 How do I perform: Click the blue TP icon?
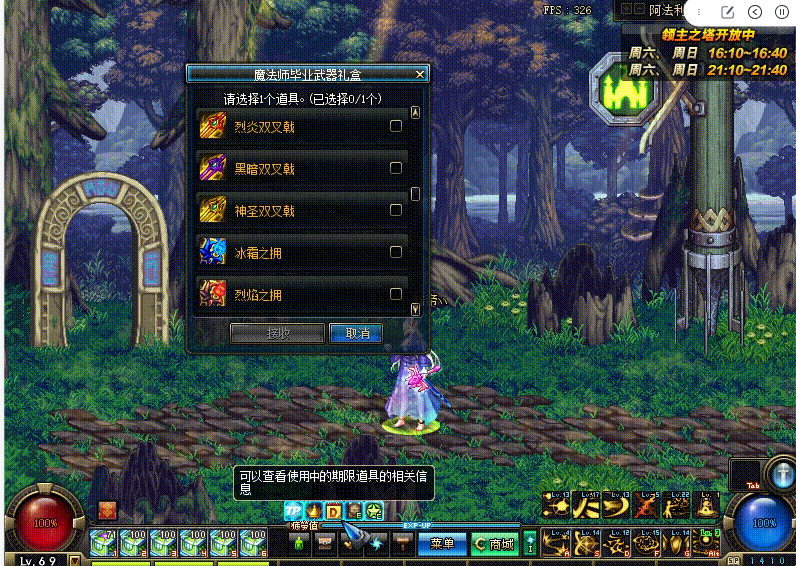click(x=293, y=512)
